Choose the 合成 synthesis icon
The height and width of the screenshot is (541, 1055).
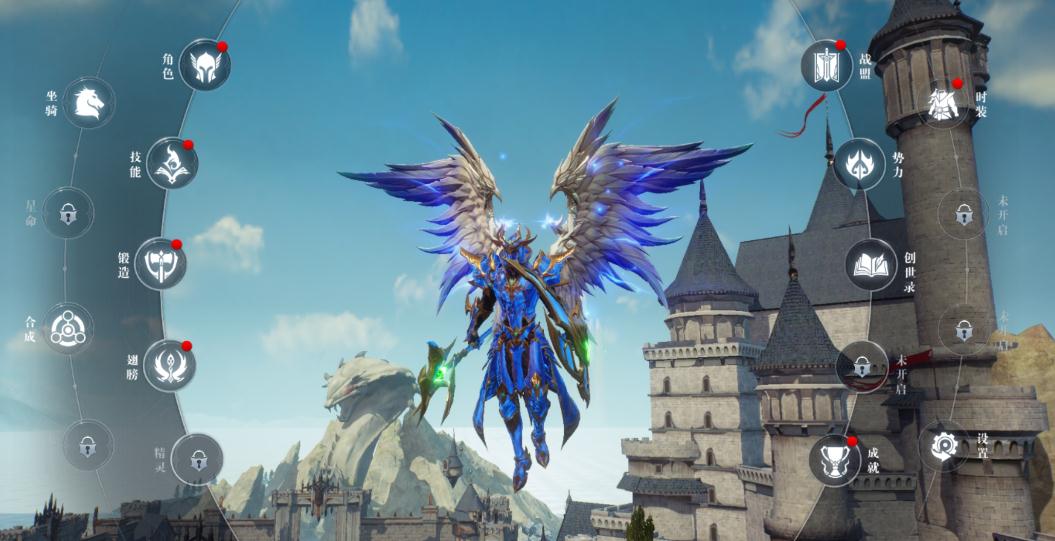[x=69, y=327]
